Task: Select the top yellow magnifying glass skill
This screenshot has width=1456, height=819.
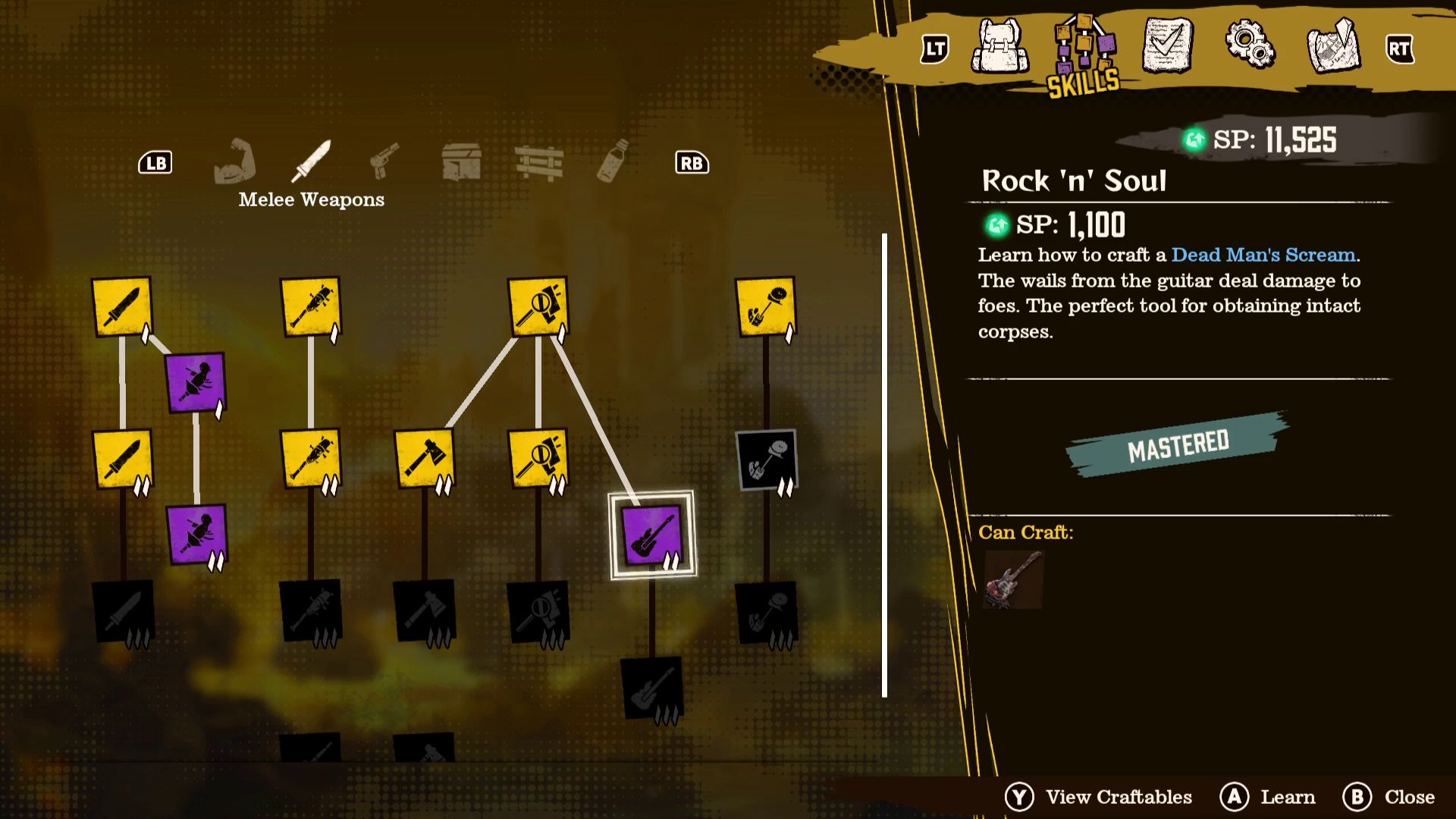Action: (538, 306)
